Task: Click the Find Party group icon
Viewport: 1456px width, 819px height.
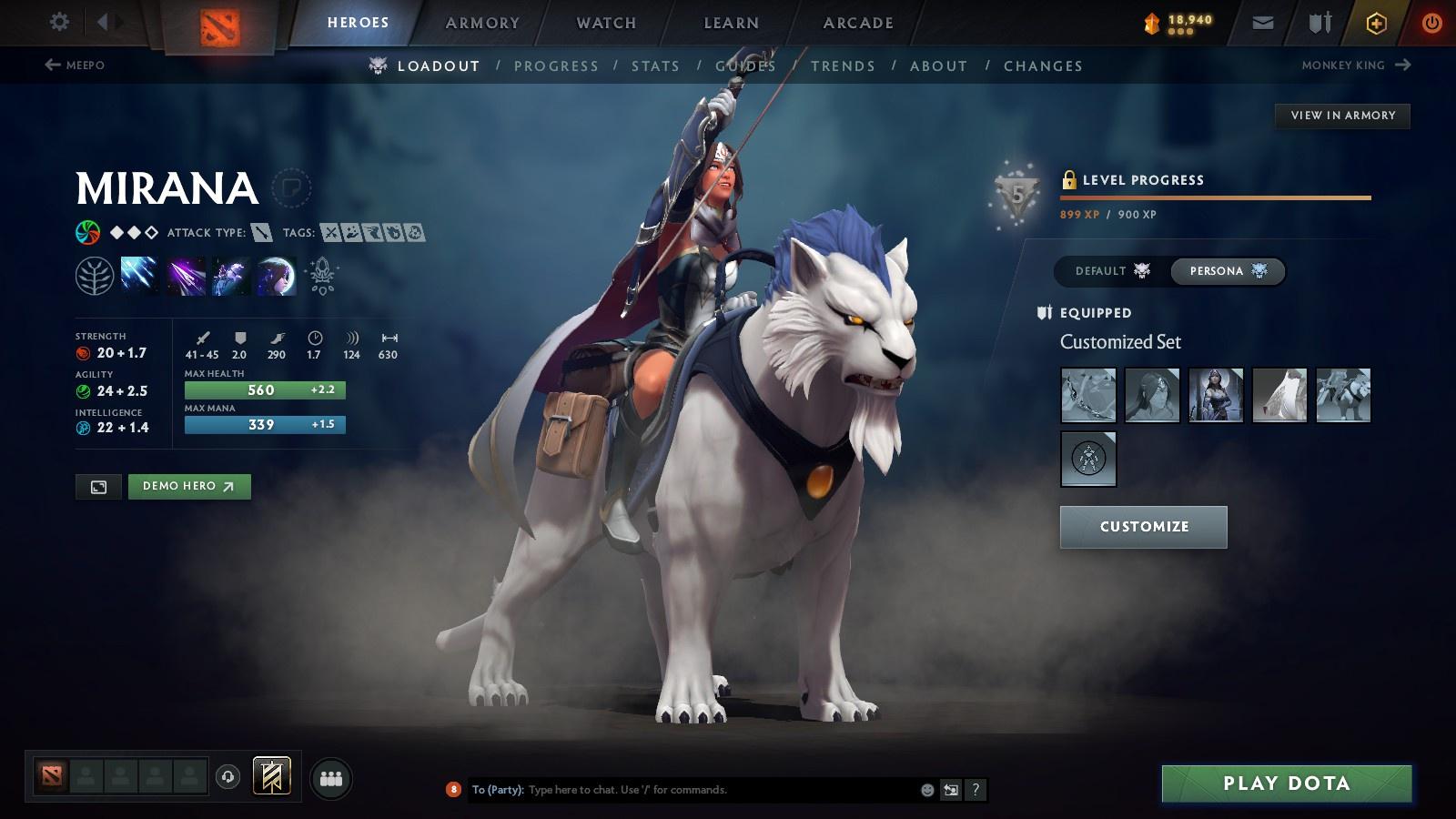Action: pos(330,776)
